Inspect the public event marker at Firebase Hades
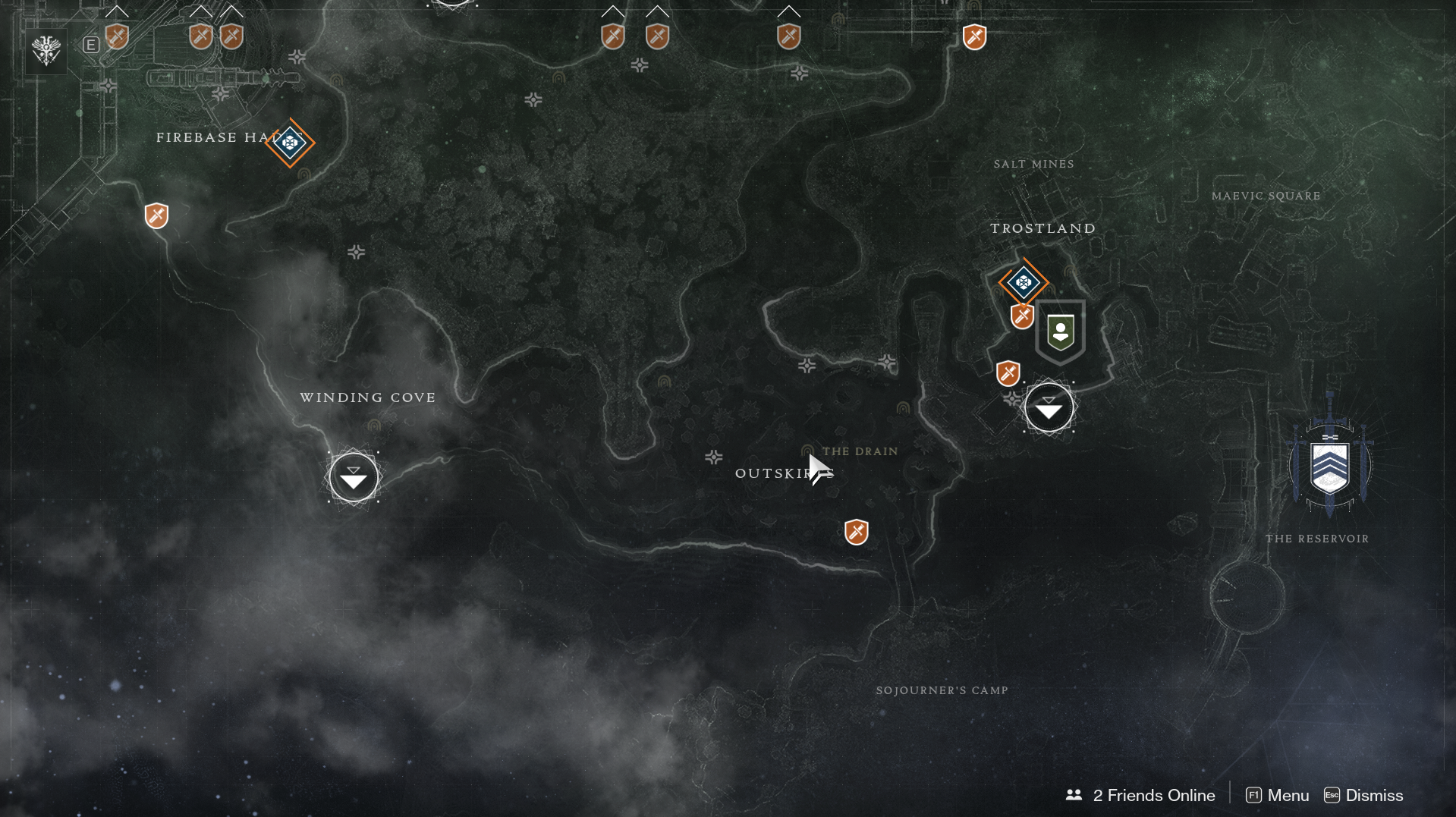This screenshot has height=817, width=1456. (290, 142)
